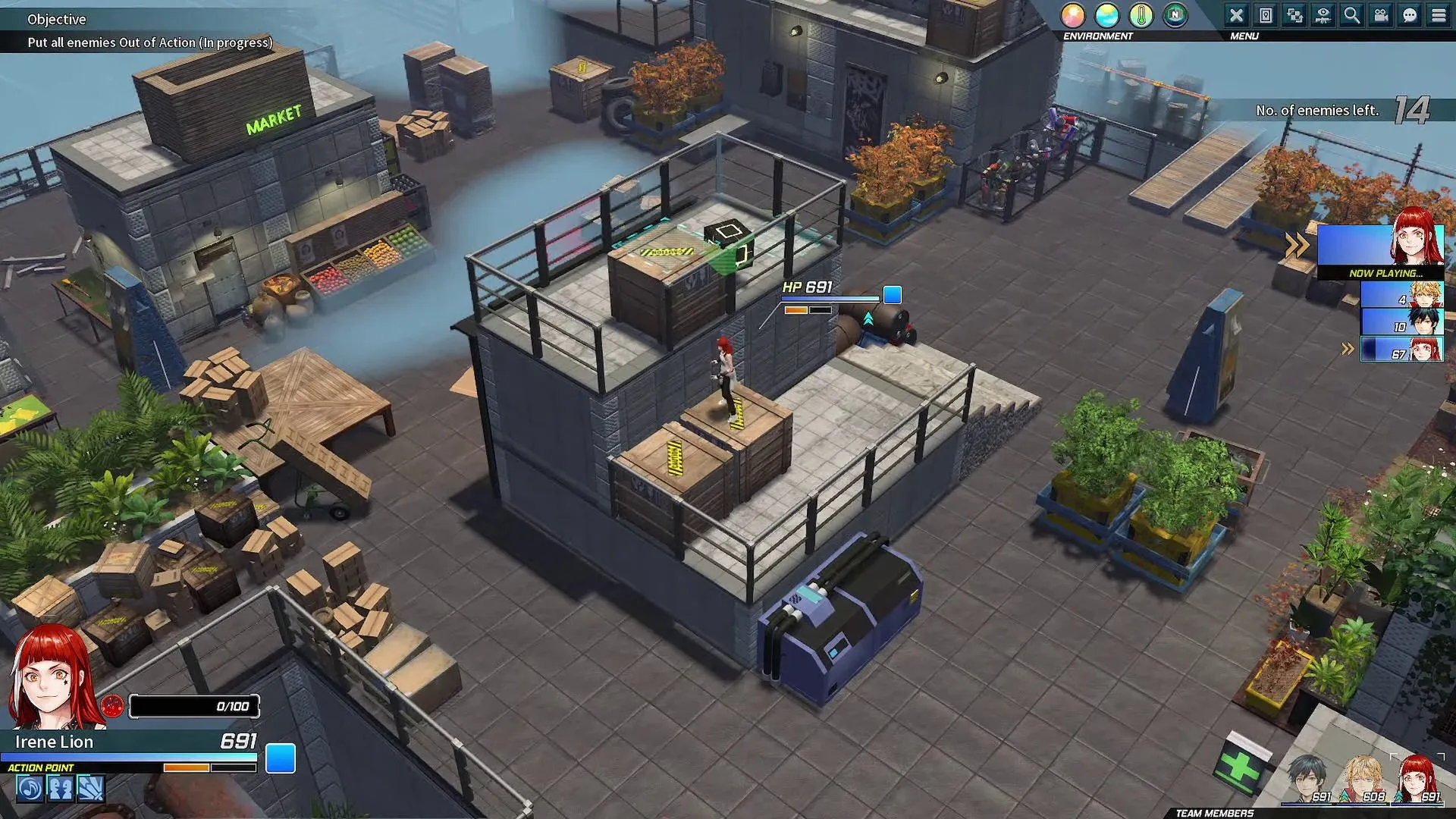Click the swap squares menu button
The image size is (1456, 819).
tap(1294, 15)
